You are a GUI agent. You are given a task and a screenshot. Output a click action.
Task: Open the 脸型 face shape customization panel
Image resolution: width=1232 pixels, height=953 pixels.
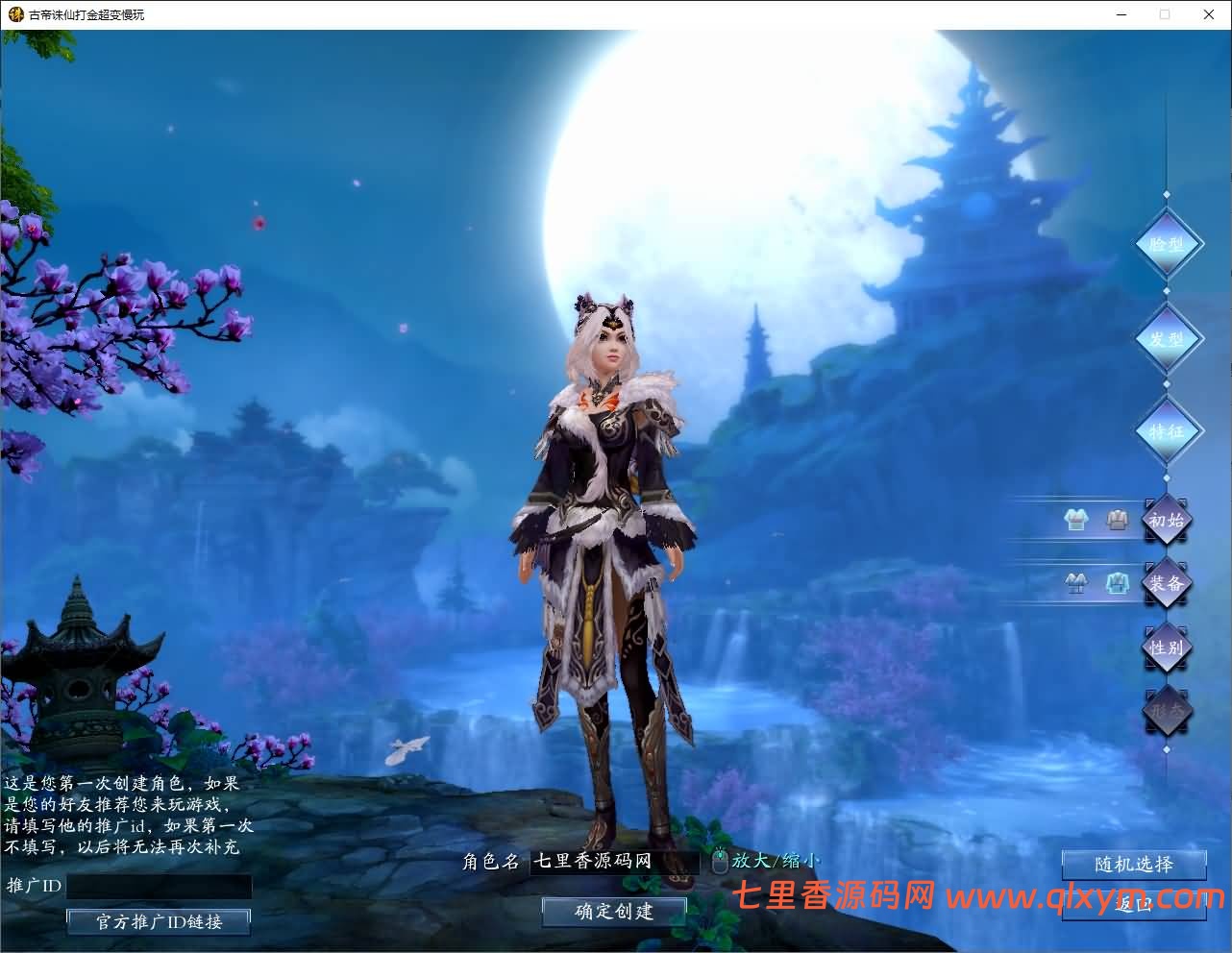point(1168,243)
